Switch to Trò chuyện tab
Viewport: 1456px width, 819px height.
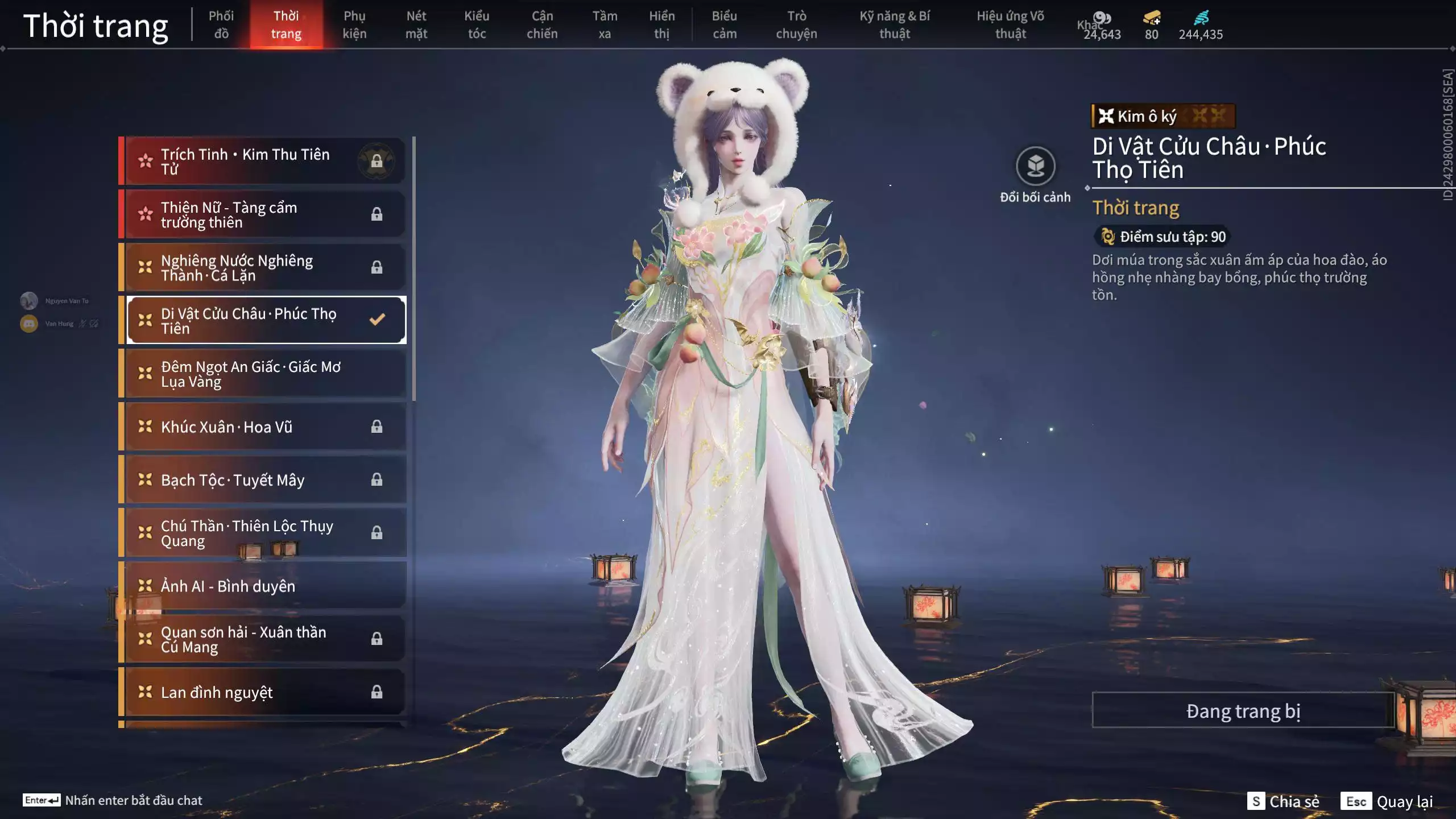click(x=796, y=24)
